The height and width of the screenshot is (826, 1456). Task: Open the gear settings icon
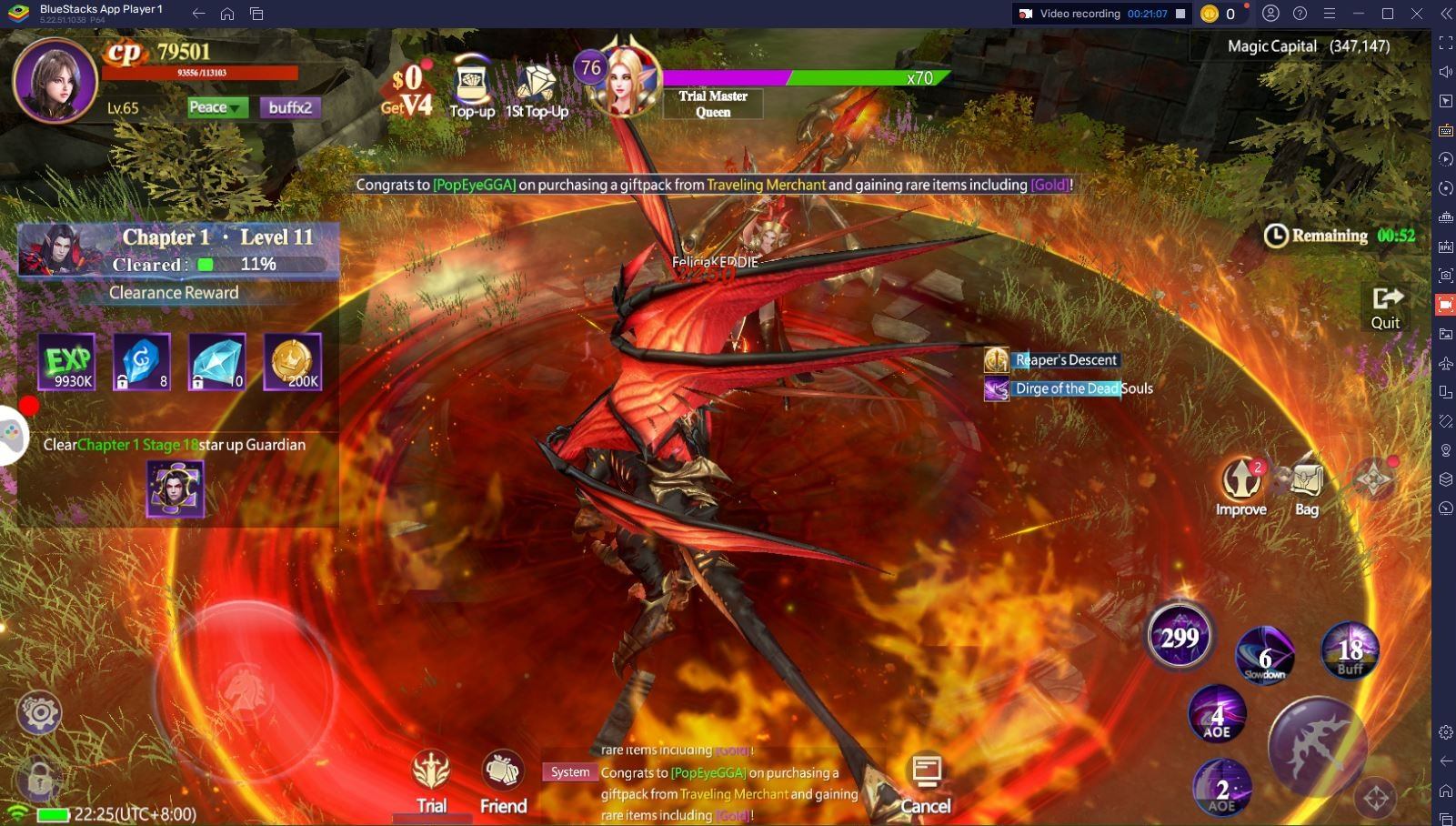(x=39, y=712)
